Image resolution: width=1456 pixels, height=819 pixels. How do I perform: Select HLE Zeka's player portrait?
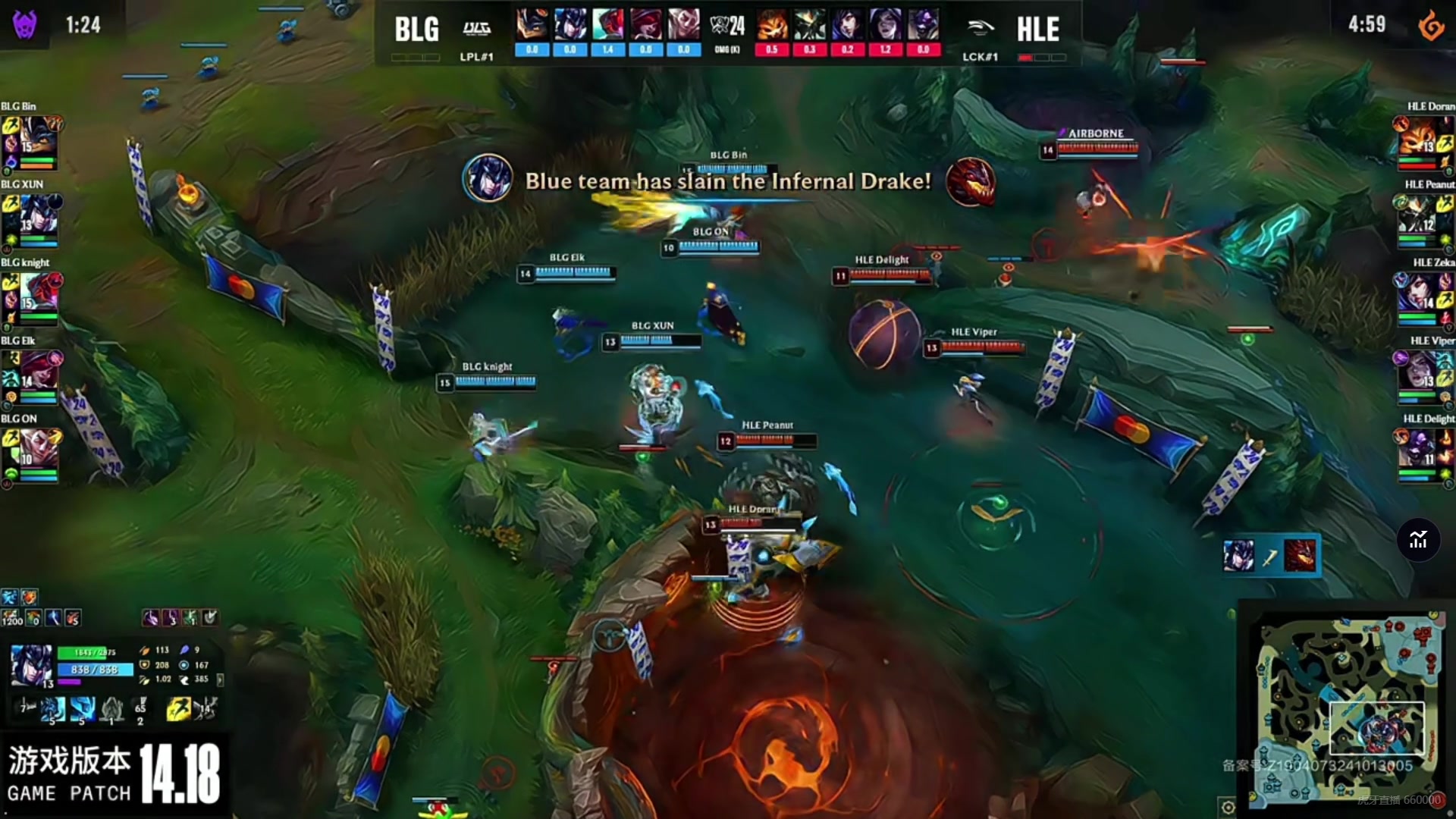point(1417,295)
